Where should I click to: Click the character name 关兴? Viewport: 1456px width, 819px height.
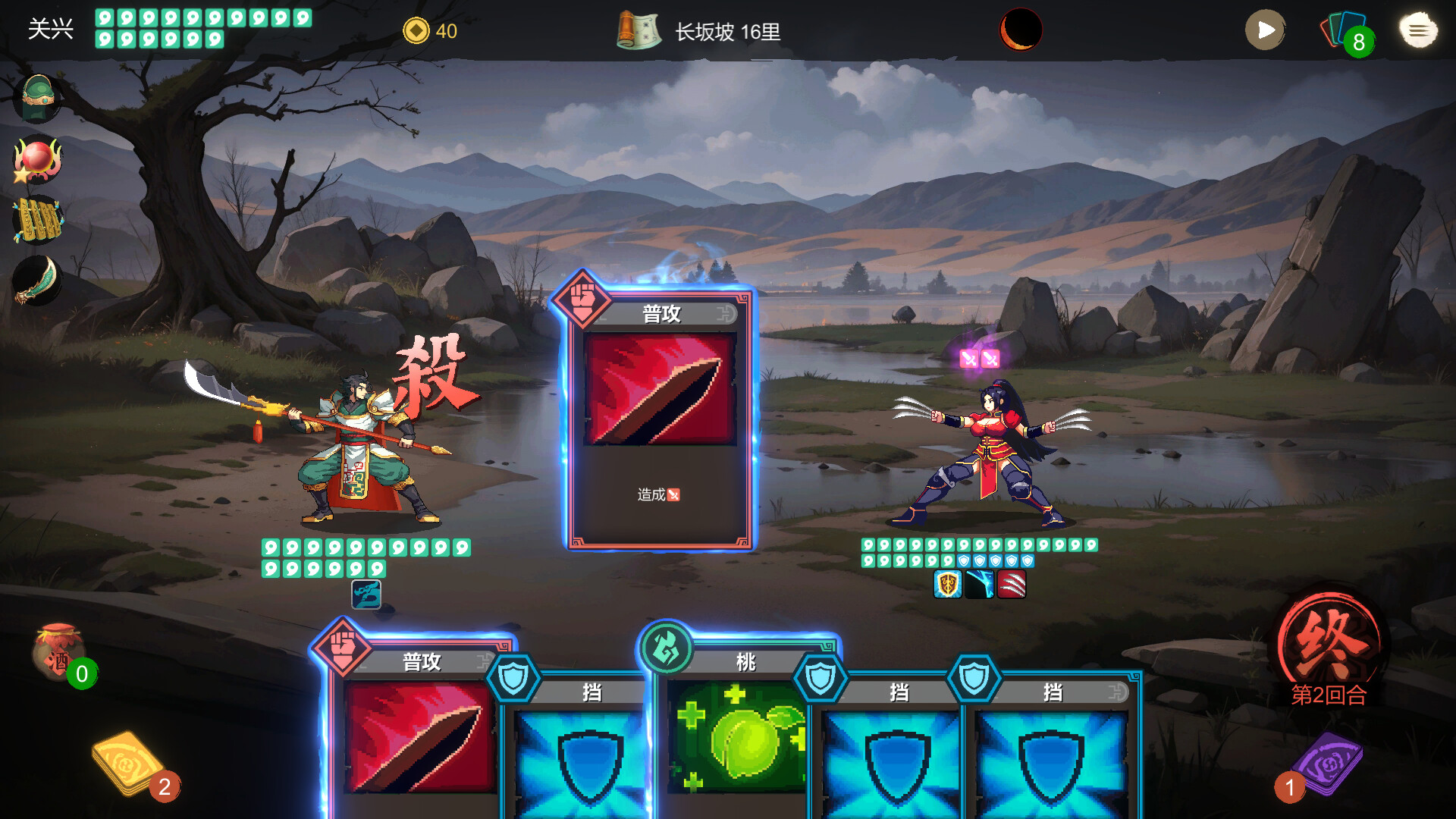50,27
